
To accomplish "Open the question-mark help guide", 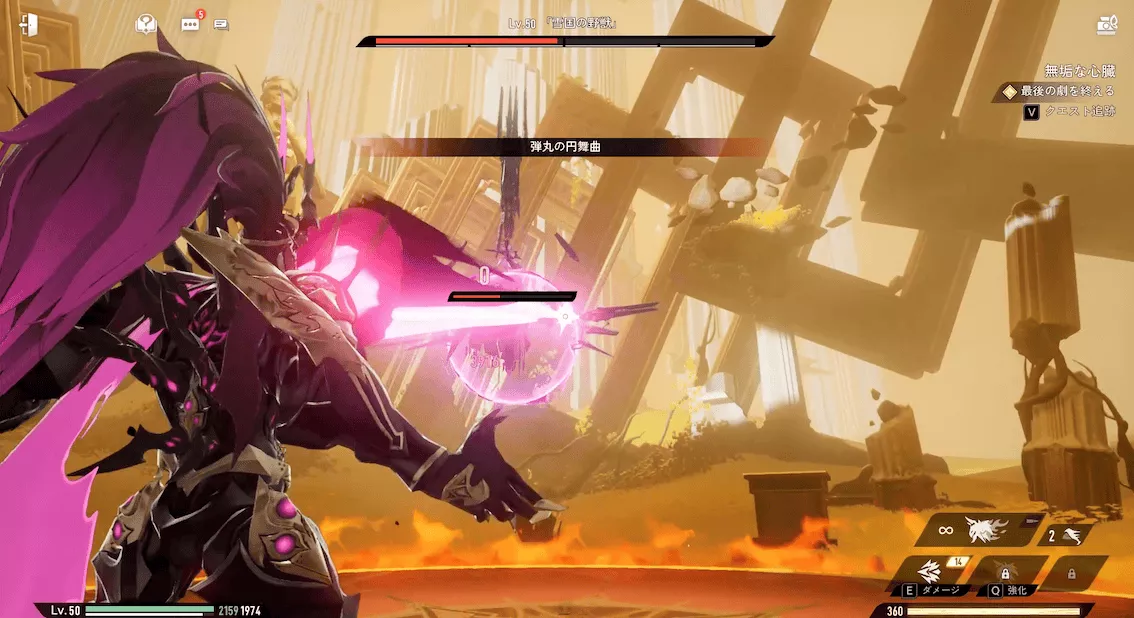I will (x=146, y=24).
